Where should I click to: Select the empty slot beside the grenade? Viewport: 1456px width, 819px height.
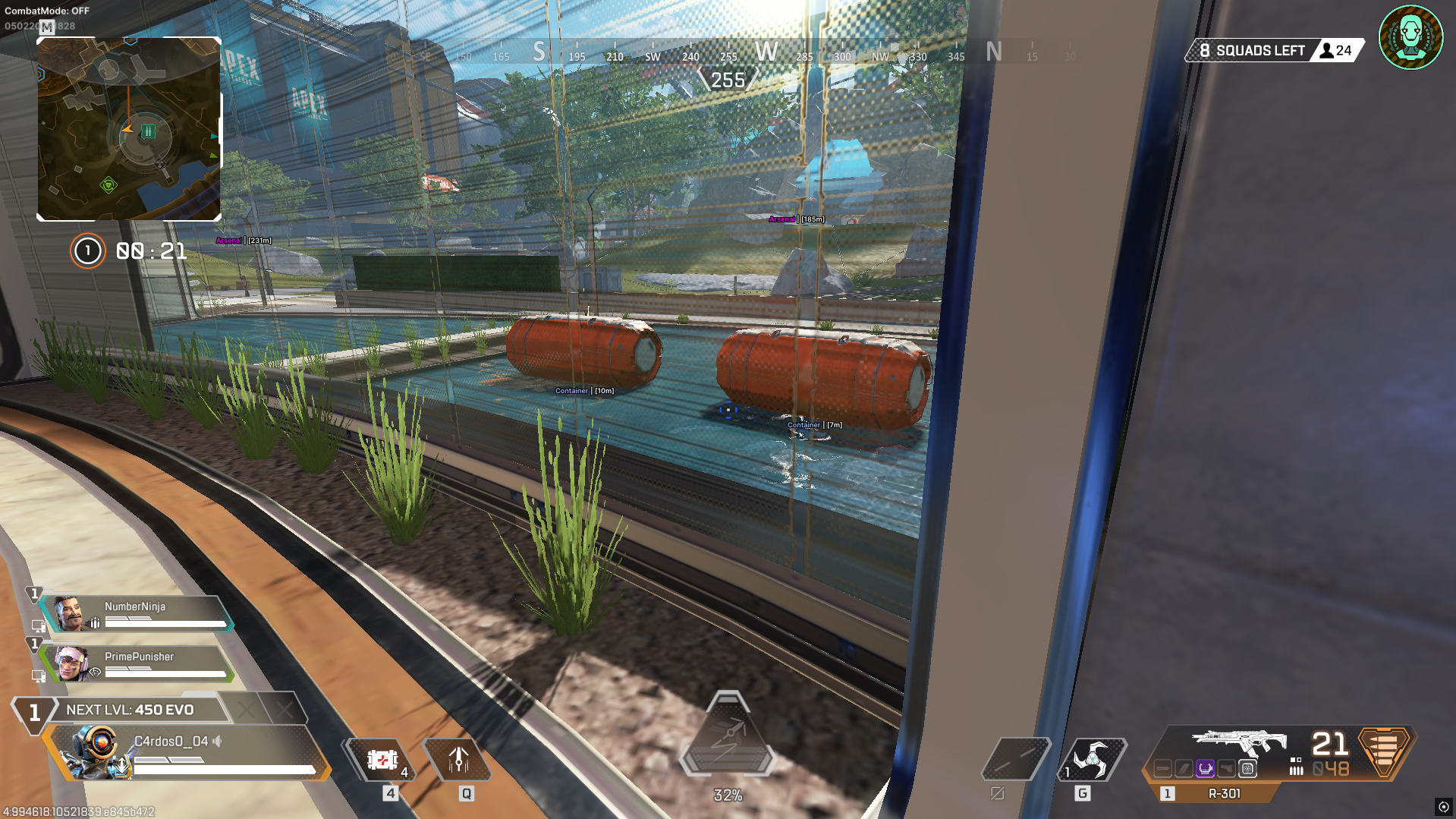(x=1015, y=759)
